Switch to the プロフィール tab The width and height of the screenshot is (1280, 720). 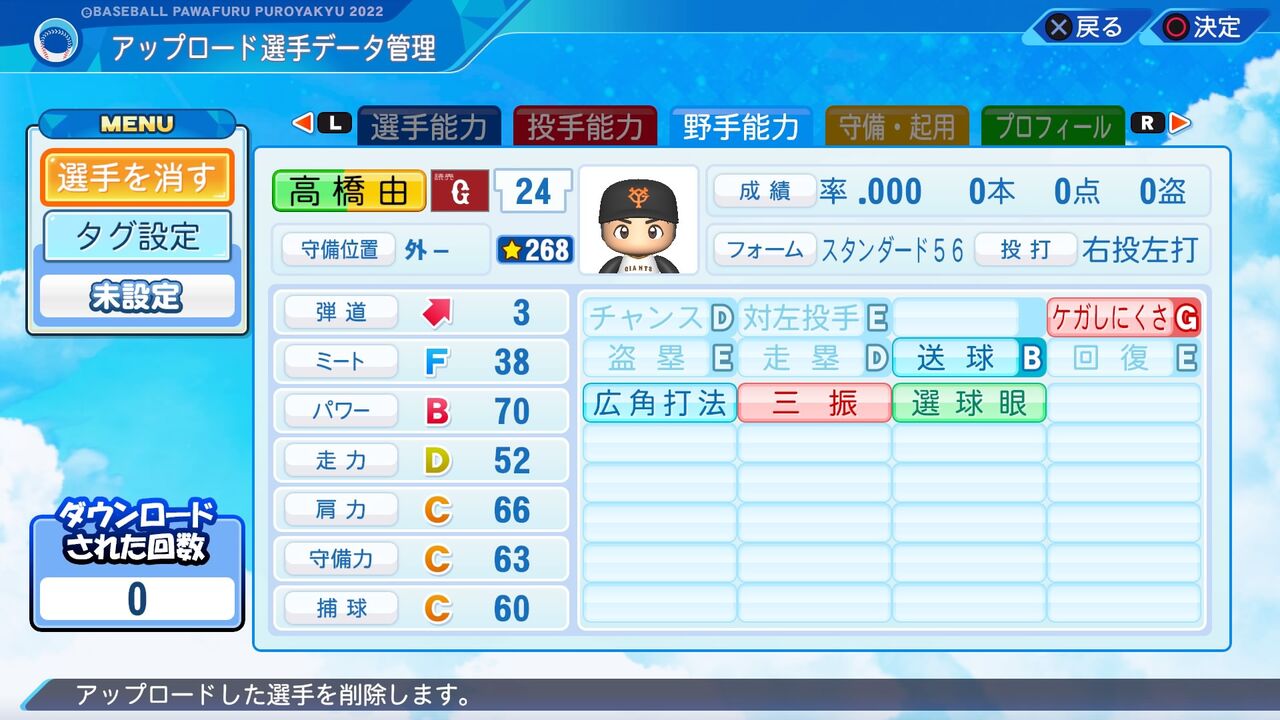(1052, 124)
